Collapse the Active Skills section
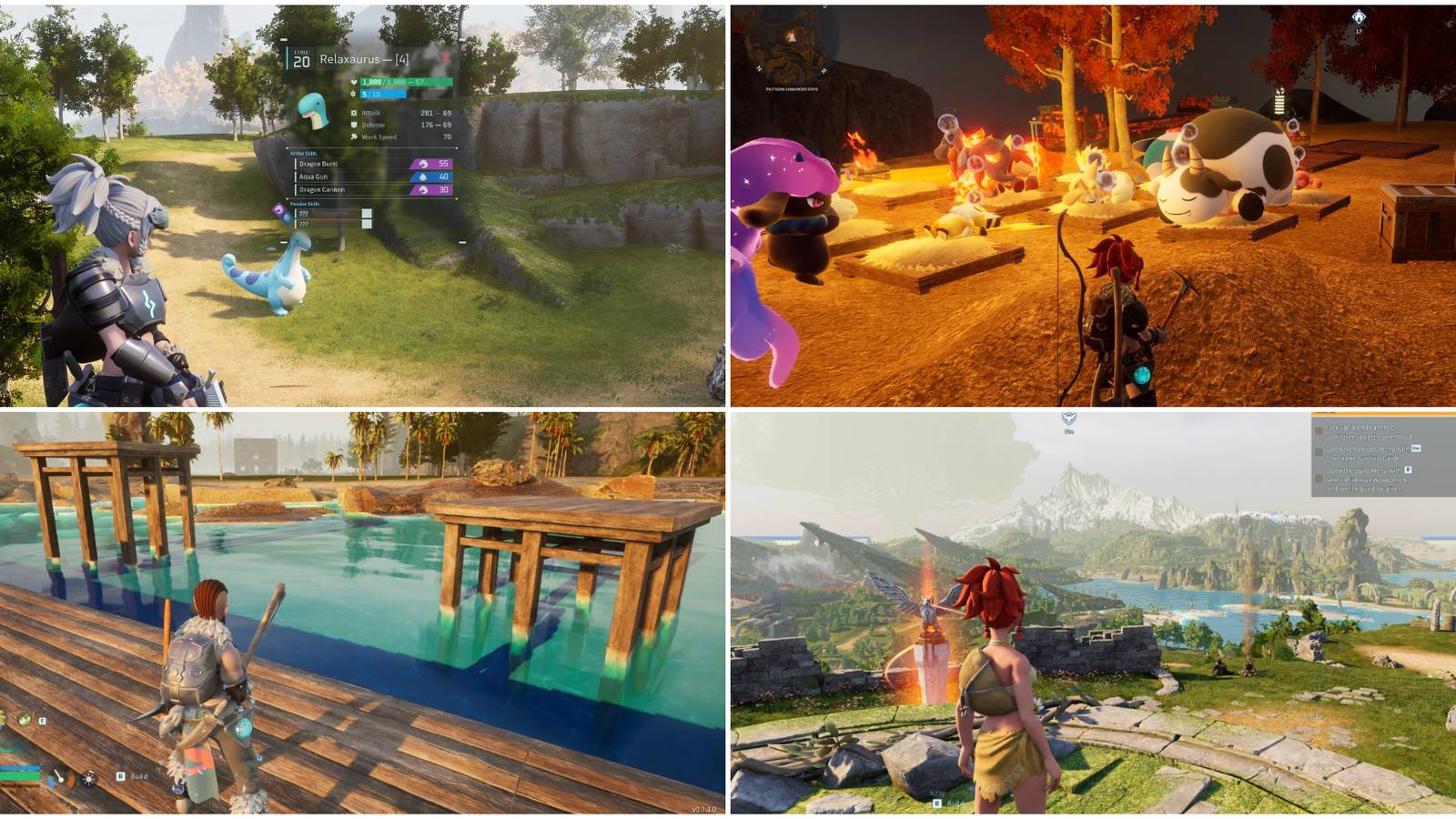The height and width of the screenshot is (819, 1456). coord(286,147)
